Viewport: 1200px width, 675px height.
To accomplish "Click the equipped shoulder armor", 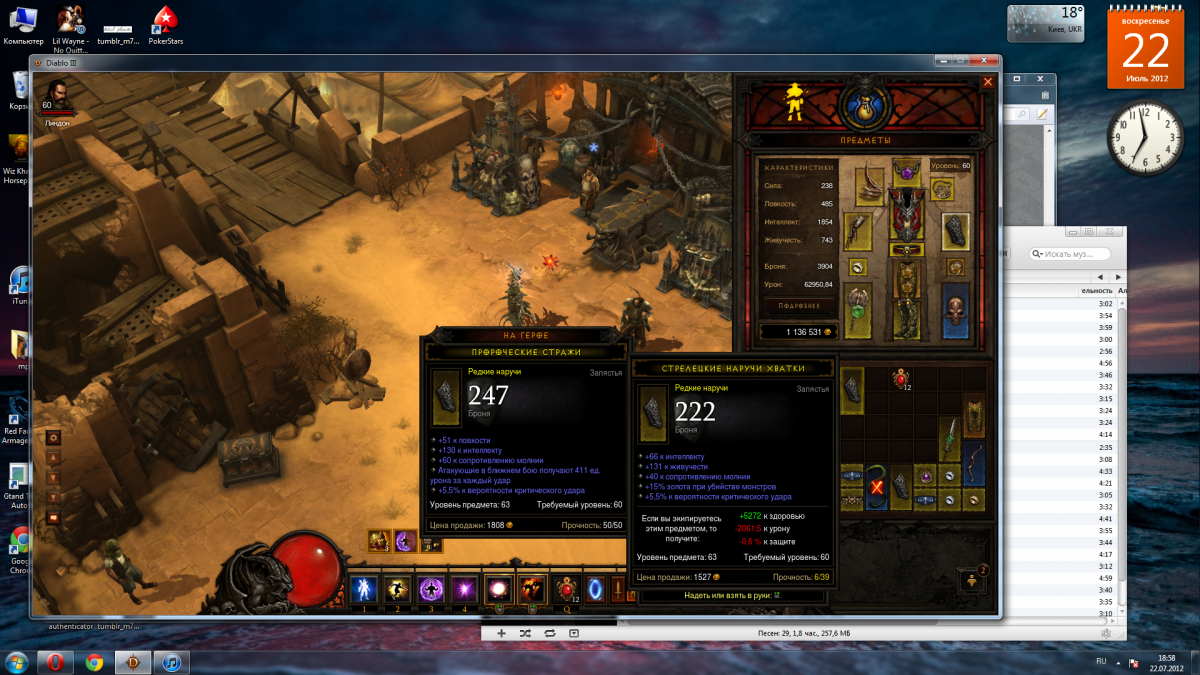I will (871, 186).
